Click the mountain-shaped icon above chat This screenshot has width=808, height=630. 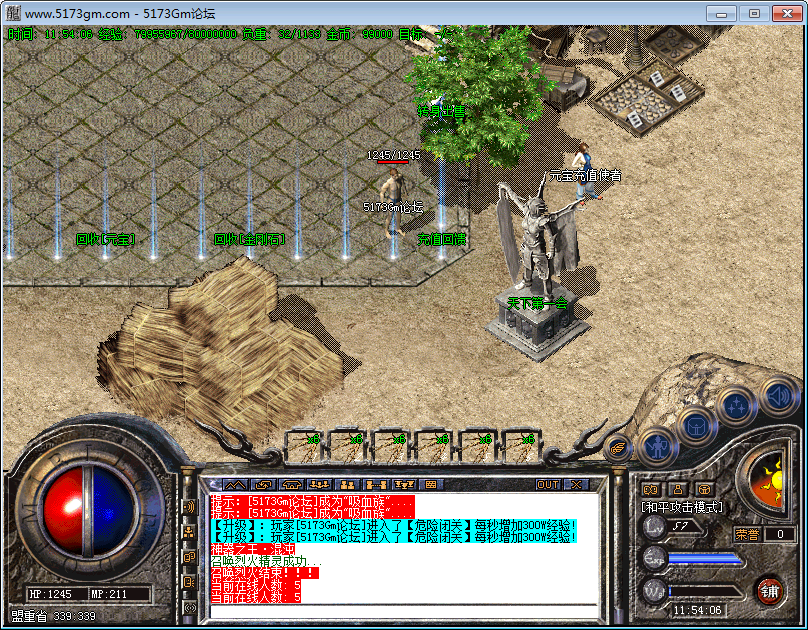pos(233,485)
